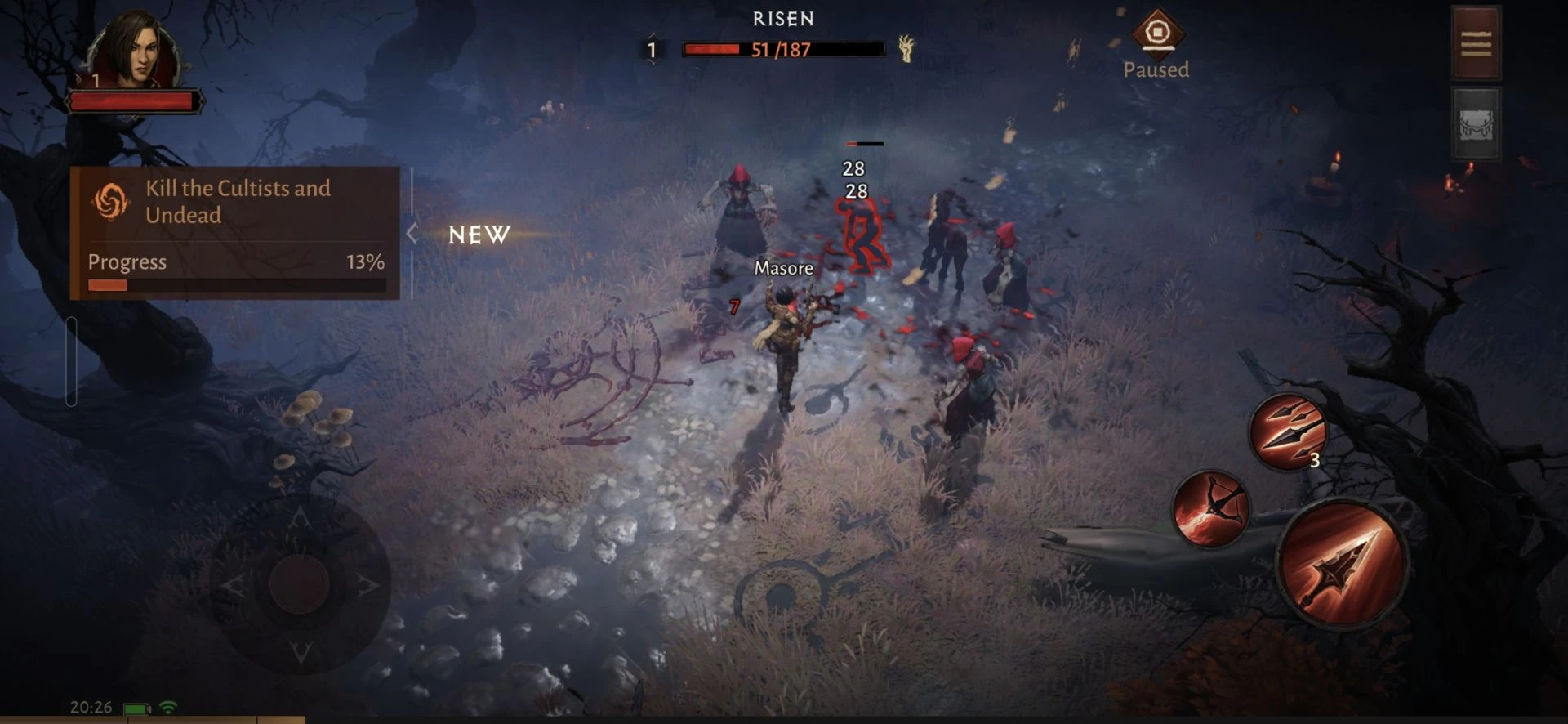Fire the multi-arrow skill with 3 charges
Screen dimensions: 1568x724
(1288, 431)
